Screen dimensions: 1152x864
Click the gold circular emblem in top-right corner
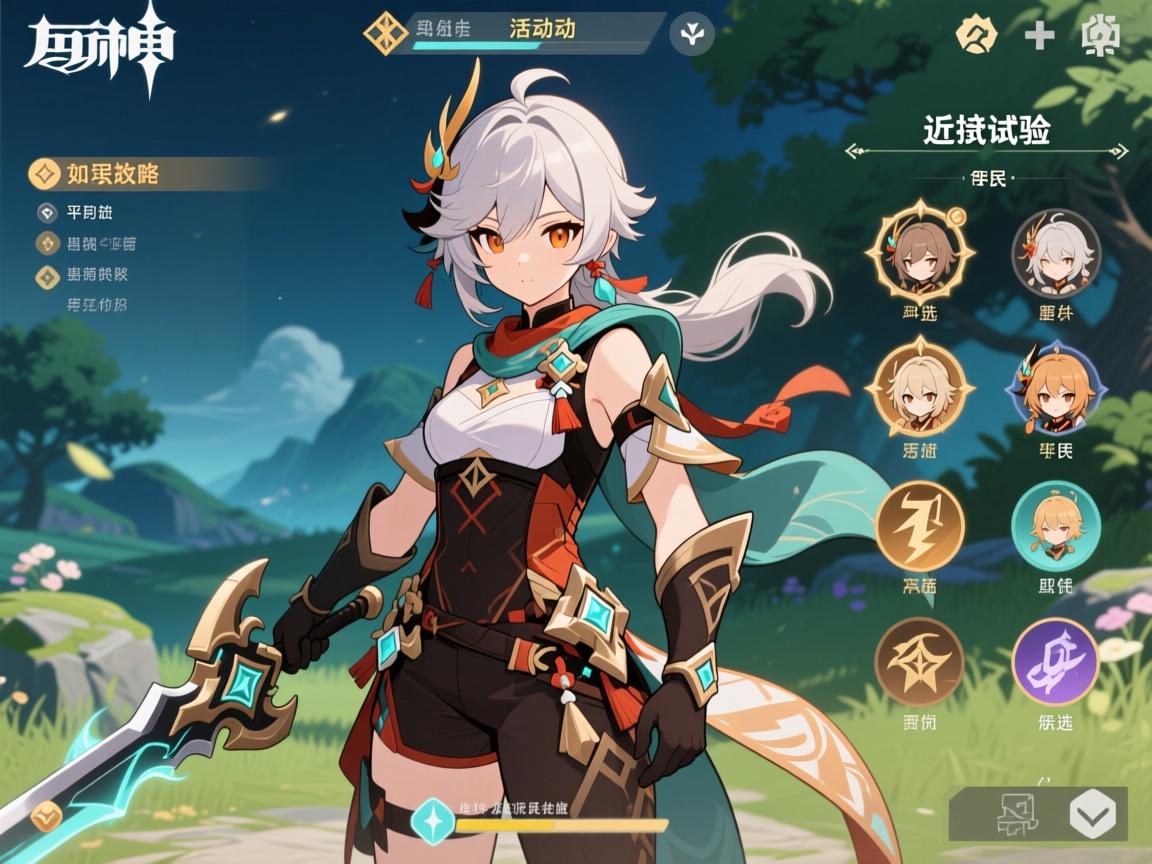coord(977,35)
